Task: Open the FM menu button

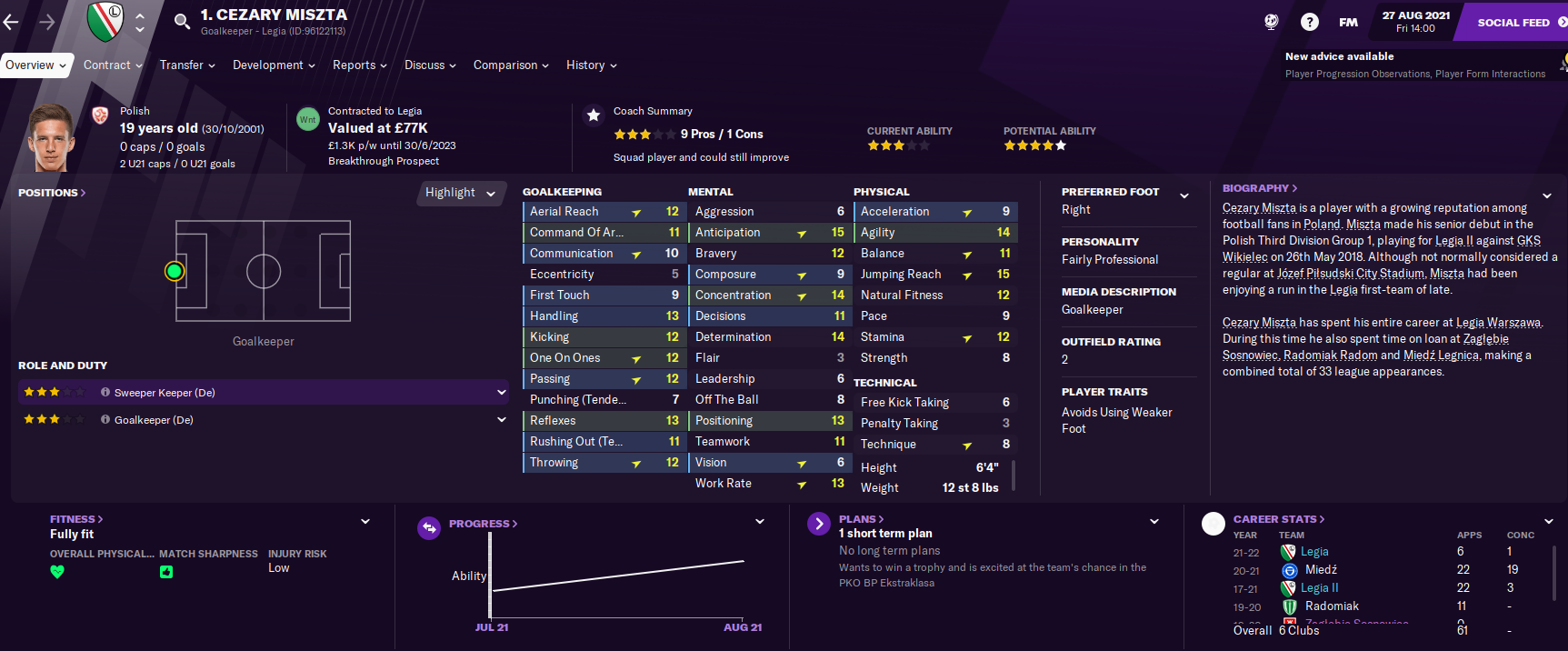Action: pos(1348,22)
